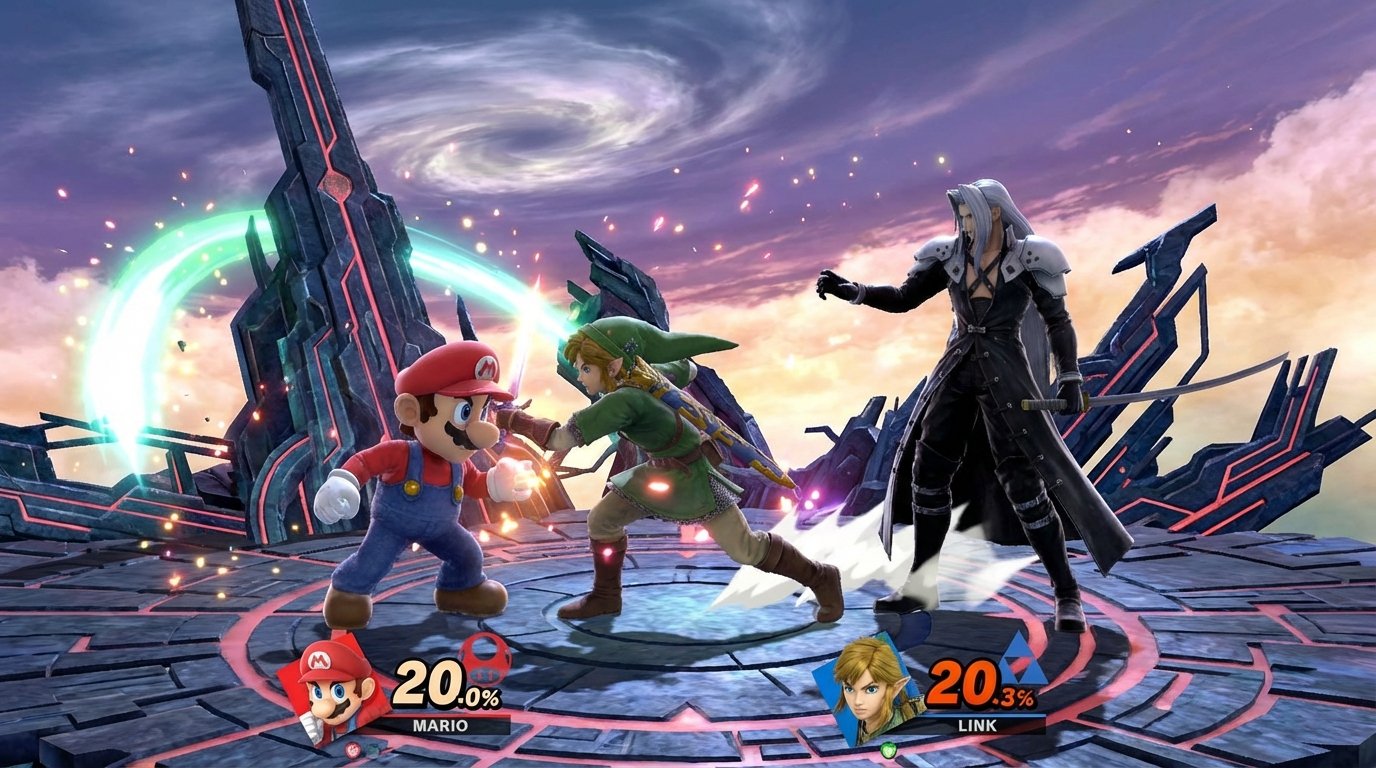
Task: Select the LINK name label
Action: [977, 724]
